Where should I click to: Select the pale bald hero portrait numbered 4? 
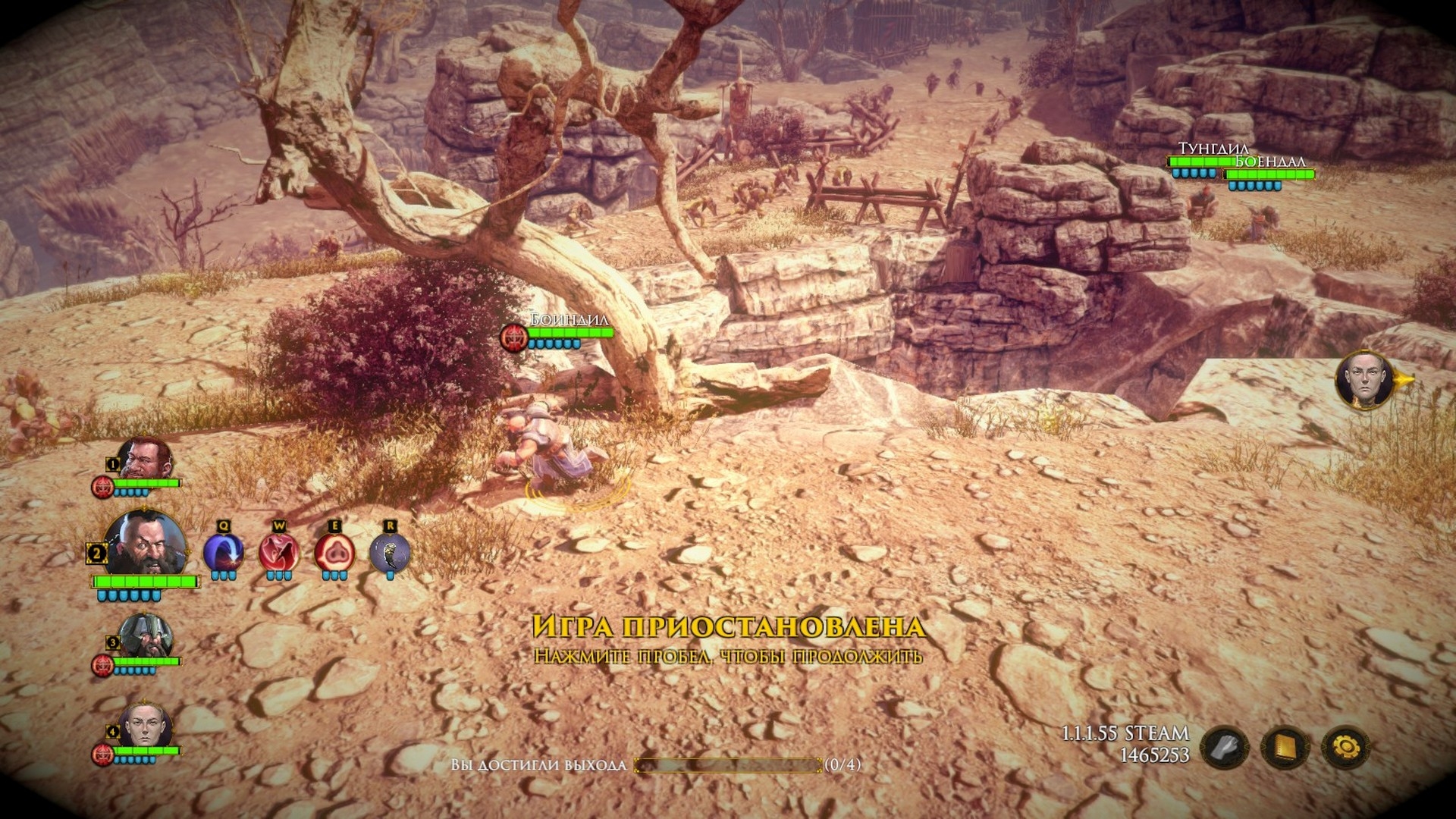point(144,726)
